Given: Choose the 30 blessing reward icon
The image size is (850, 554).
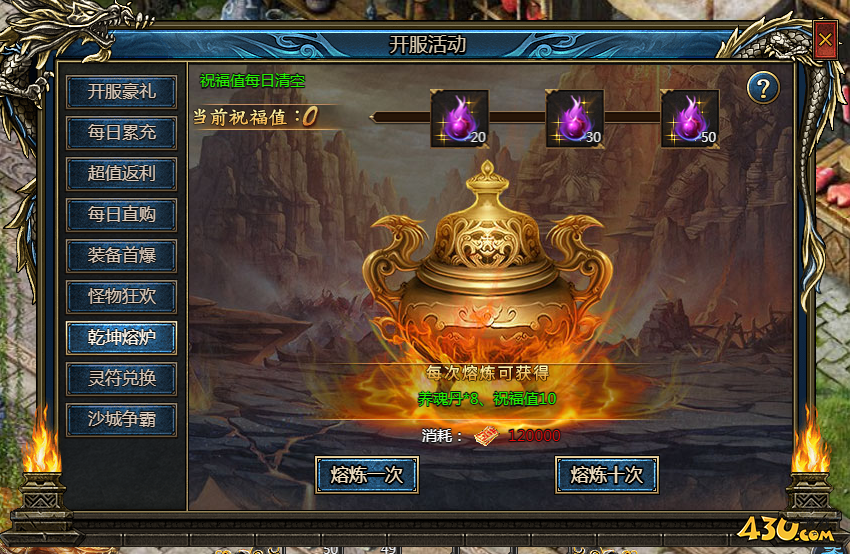Looking at the screenshot, I should (574, 118).
